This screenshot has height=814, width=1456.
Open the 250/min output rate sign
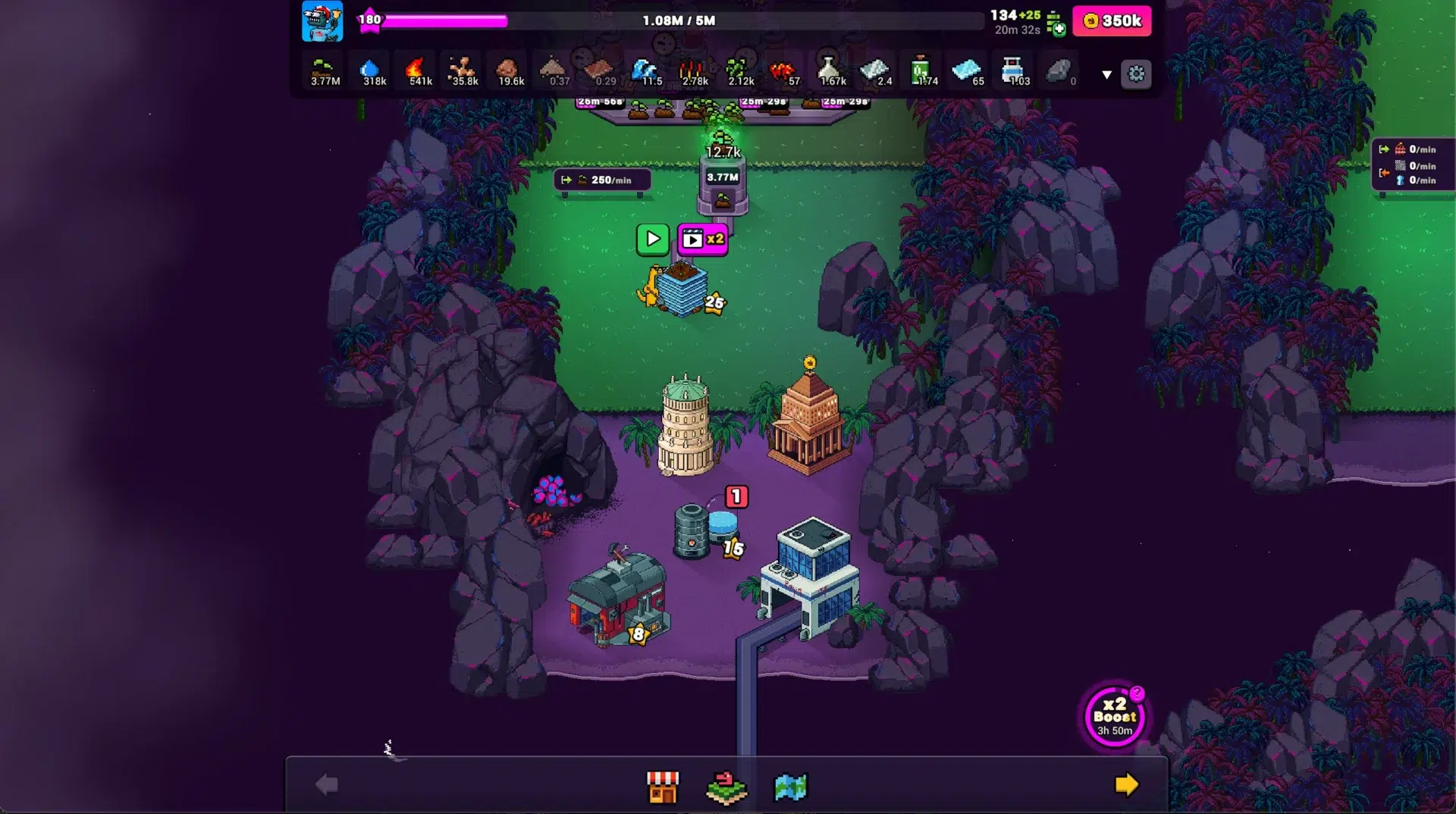point(603,180)
